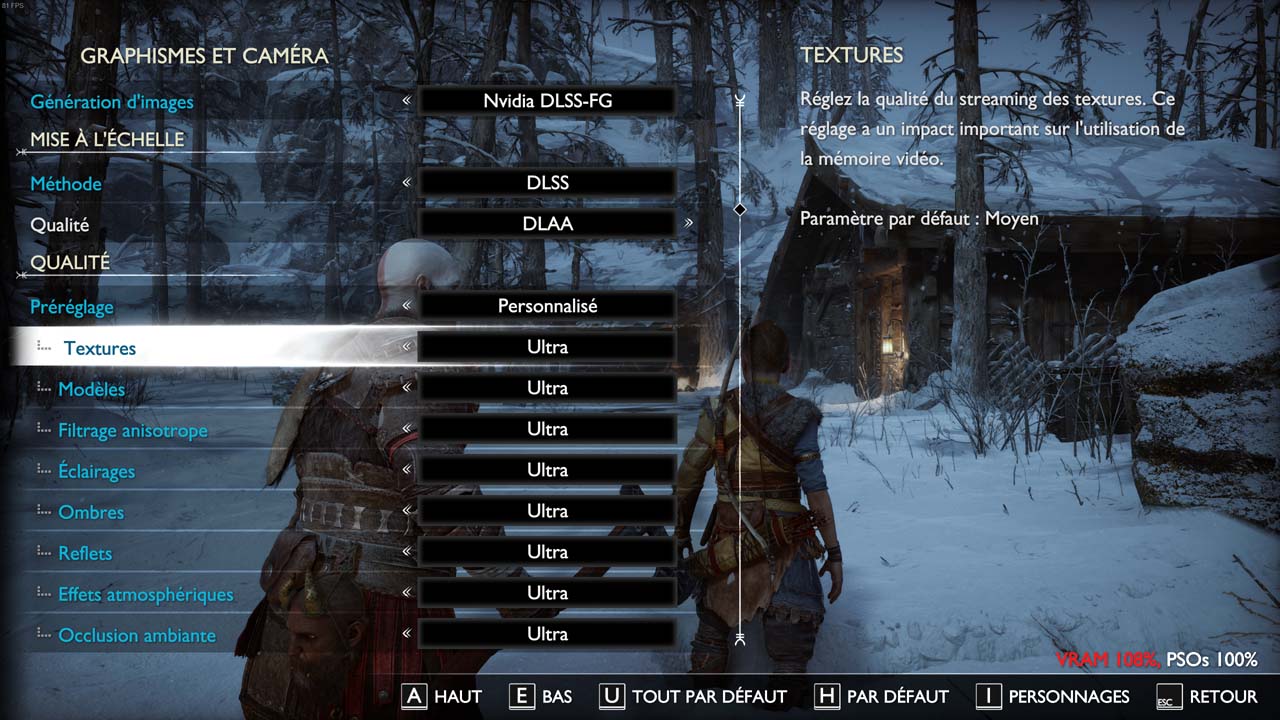Select Occlusion ambiante setting row
Image resolution: width=1280 pixels, height=720 pixels.
tap(137, 635)
